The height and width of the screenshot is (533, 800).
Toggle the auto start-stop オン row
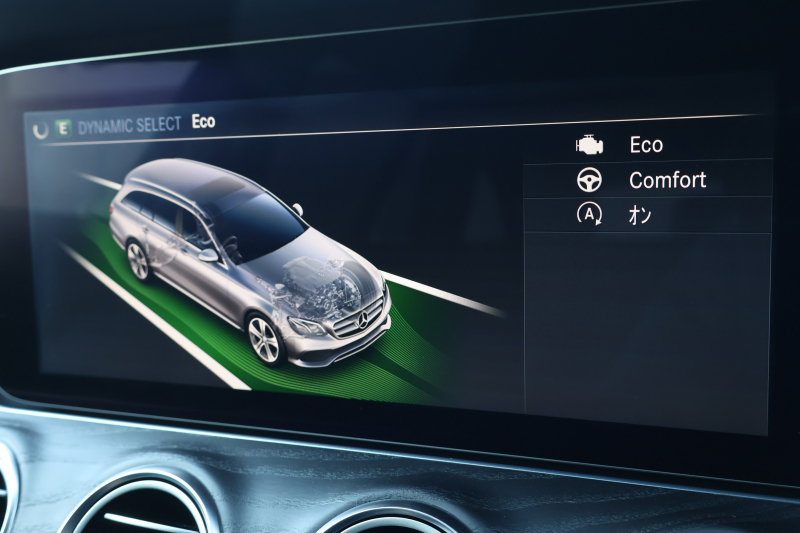tap(640, 214)
